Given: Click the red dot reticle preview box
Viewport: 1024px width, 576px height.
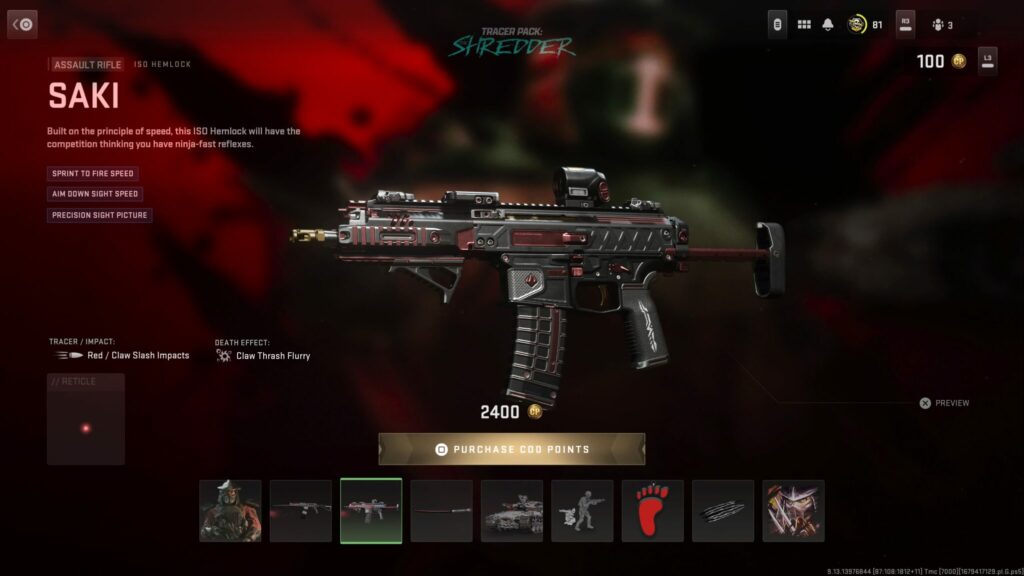Looking at the screenshot, I should 86,420.
